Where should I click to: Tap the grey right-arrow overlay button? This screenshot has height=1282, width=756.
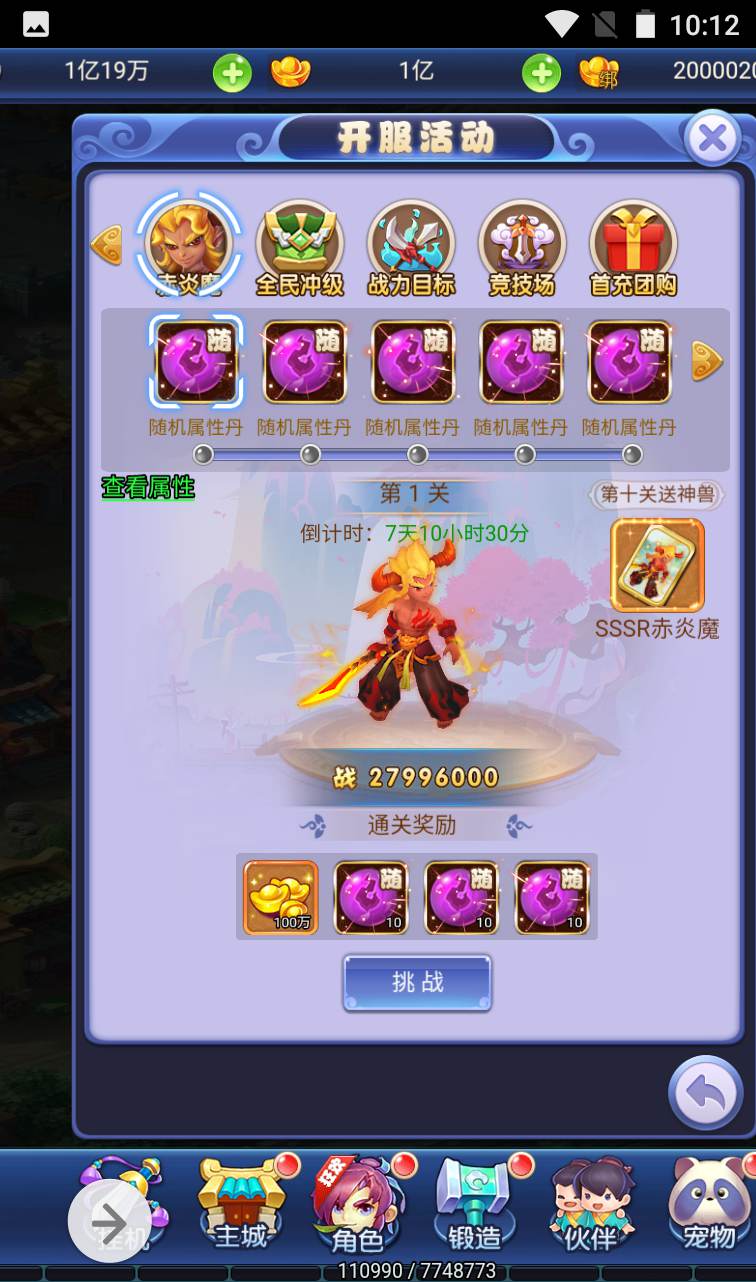pos(109,1222)
